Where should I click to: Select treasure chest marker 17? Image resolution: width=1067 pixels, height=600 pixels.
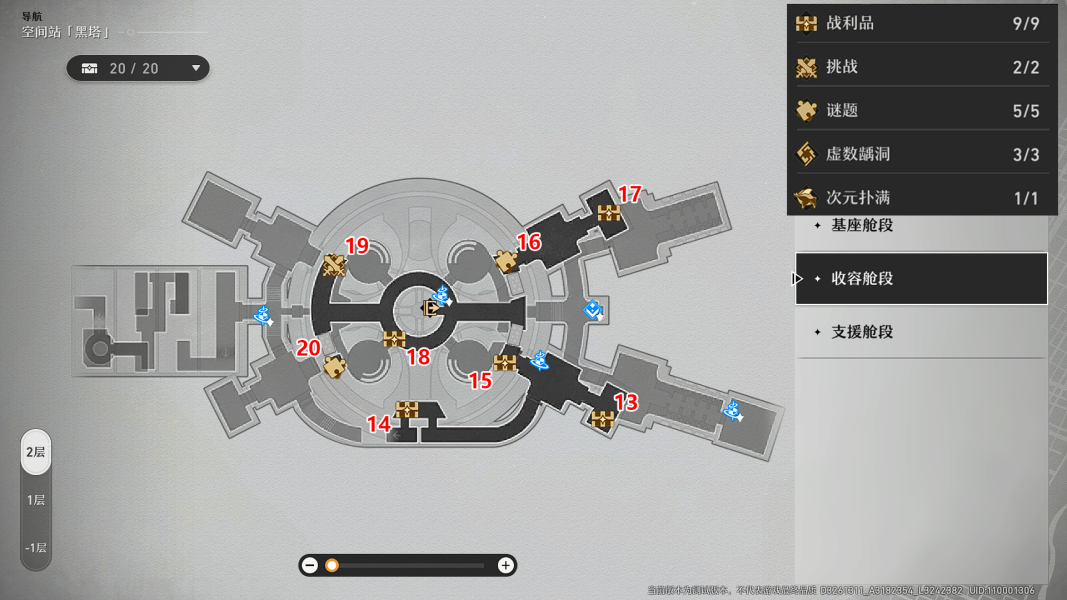(x=609, y=212)
